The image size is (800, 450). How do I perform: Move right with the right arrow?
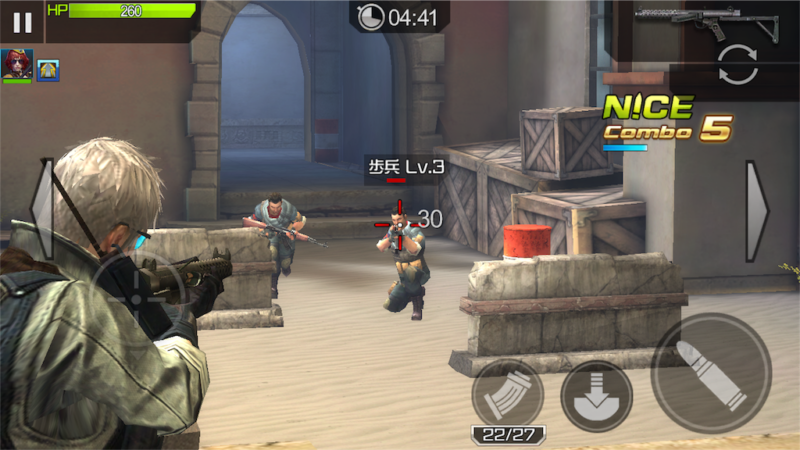[757, 211]
